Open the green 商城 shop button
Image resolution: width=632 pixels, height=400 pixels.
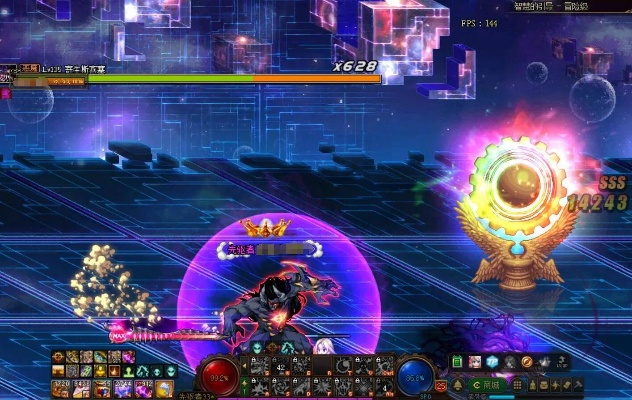tap(488, 384)
